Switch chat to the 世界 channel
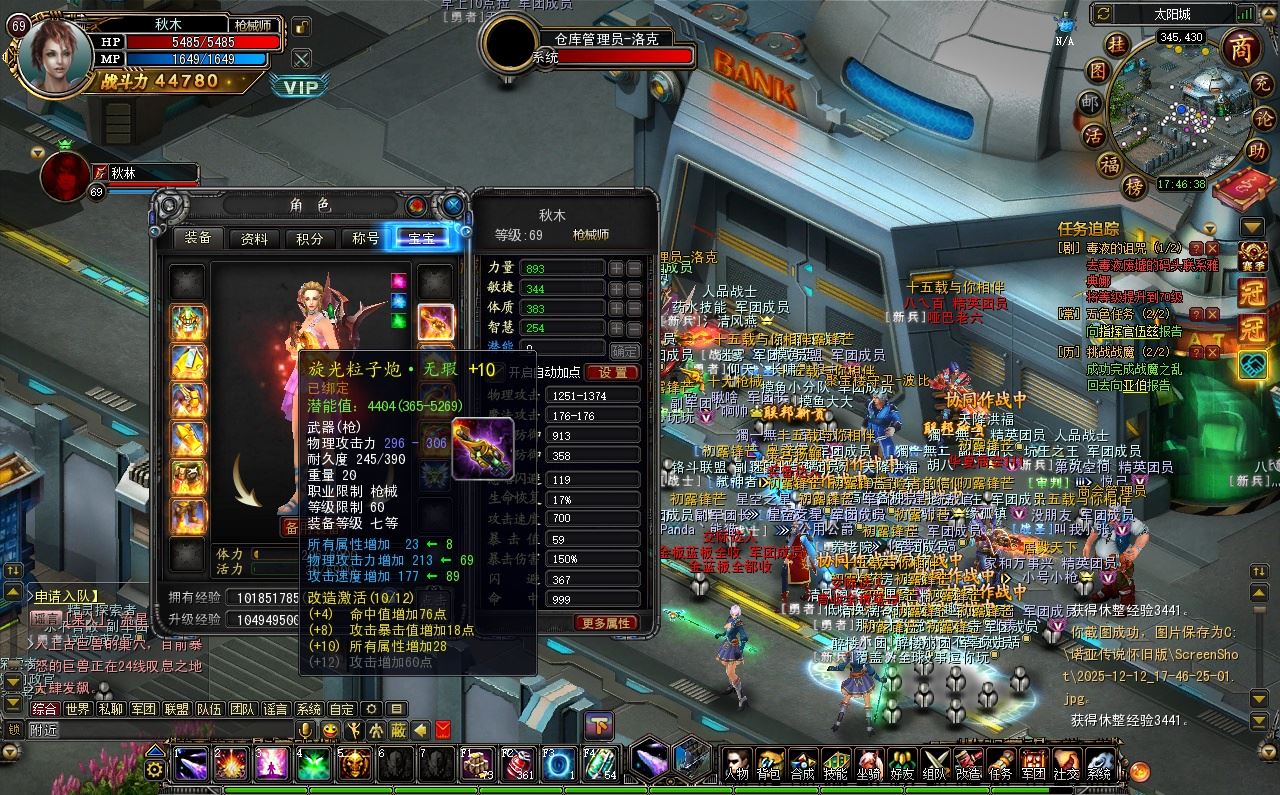Viewport: 1280px width, 795px height. click(77, 708)
